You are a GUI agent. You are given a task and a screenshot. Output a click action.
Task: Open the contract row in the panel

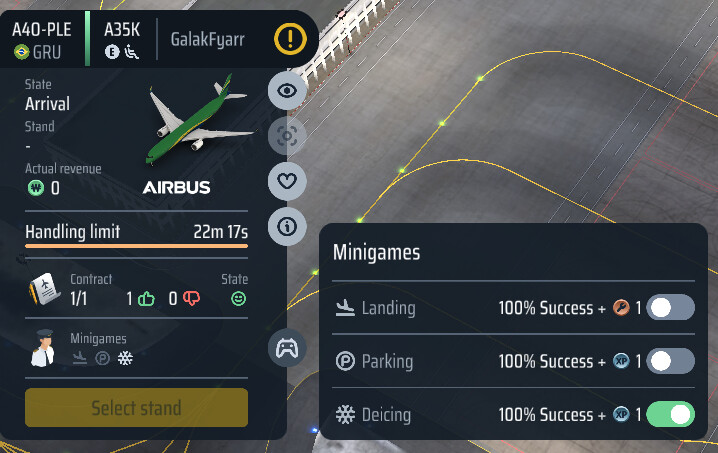[136, 290]
